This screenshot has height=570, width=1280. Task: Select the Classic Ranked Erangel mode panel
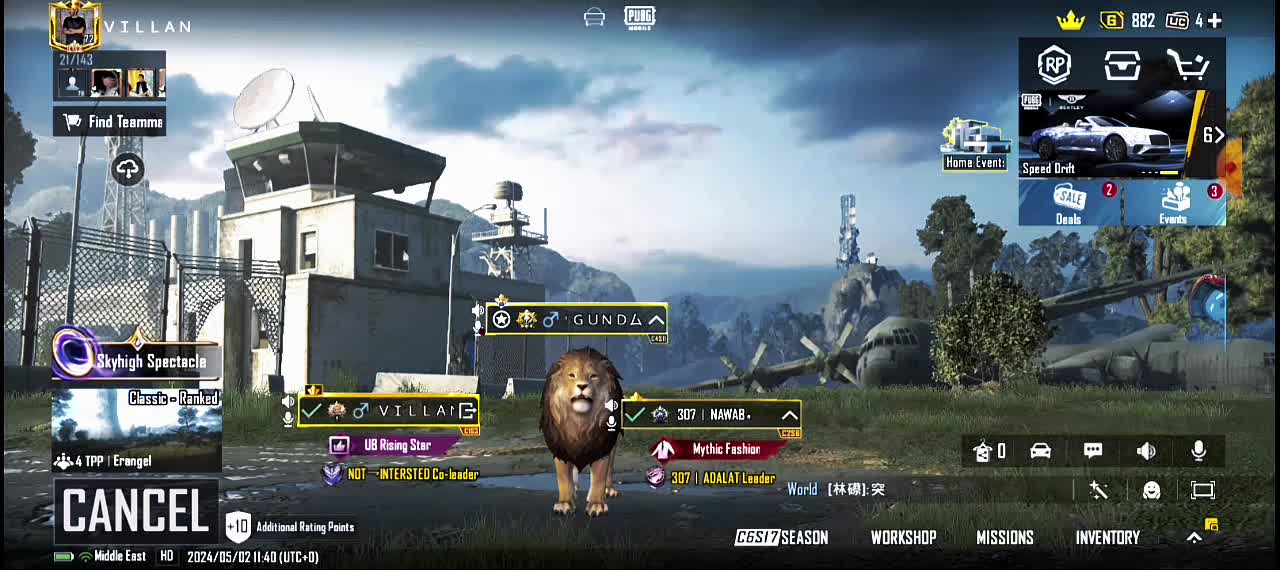tap(136, 430)
